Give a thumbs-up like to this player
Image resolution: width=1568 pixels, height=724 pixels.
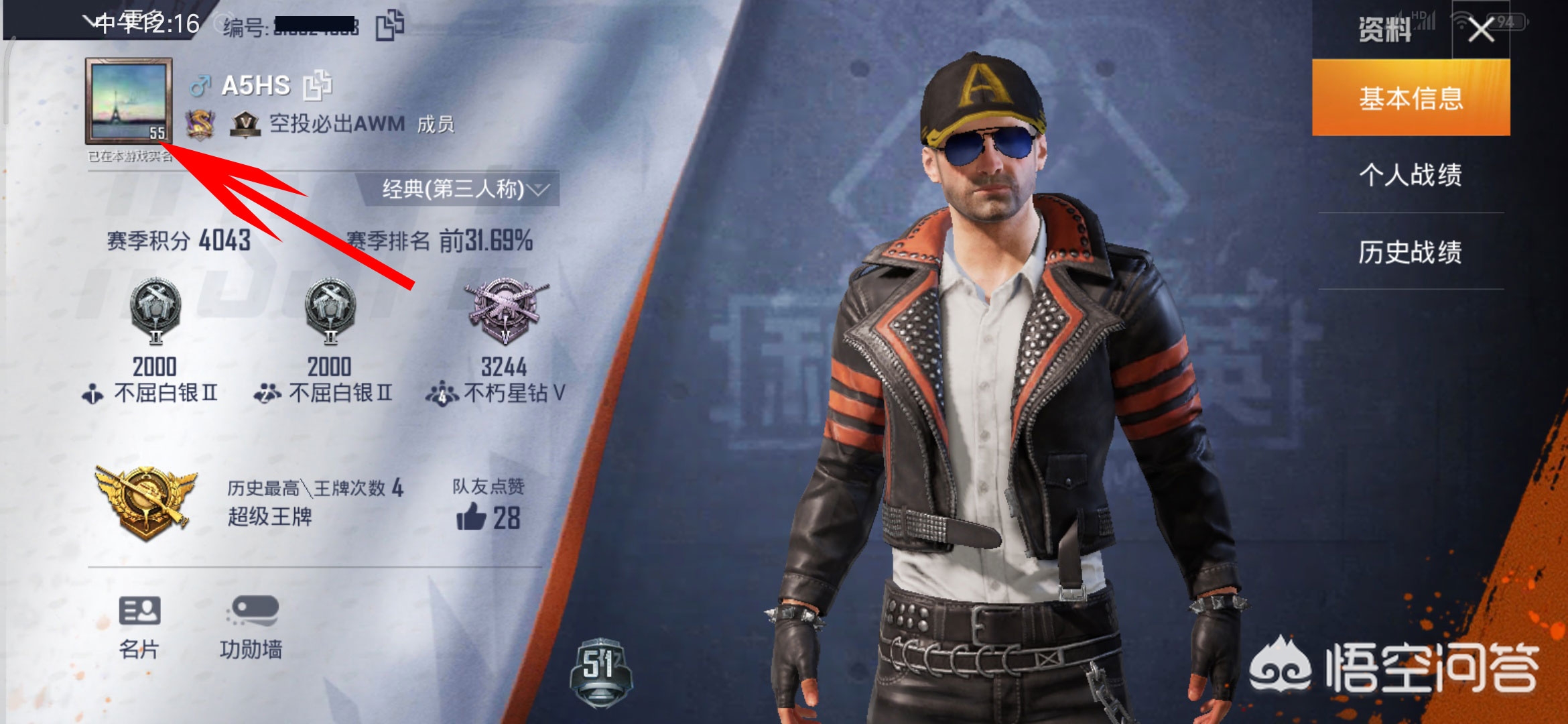coord(472,518)
